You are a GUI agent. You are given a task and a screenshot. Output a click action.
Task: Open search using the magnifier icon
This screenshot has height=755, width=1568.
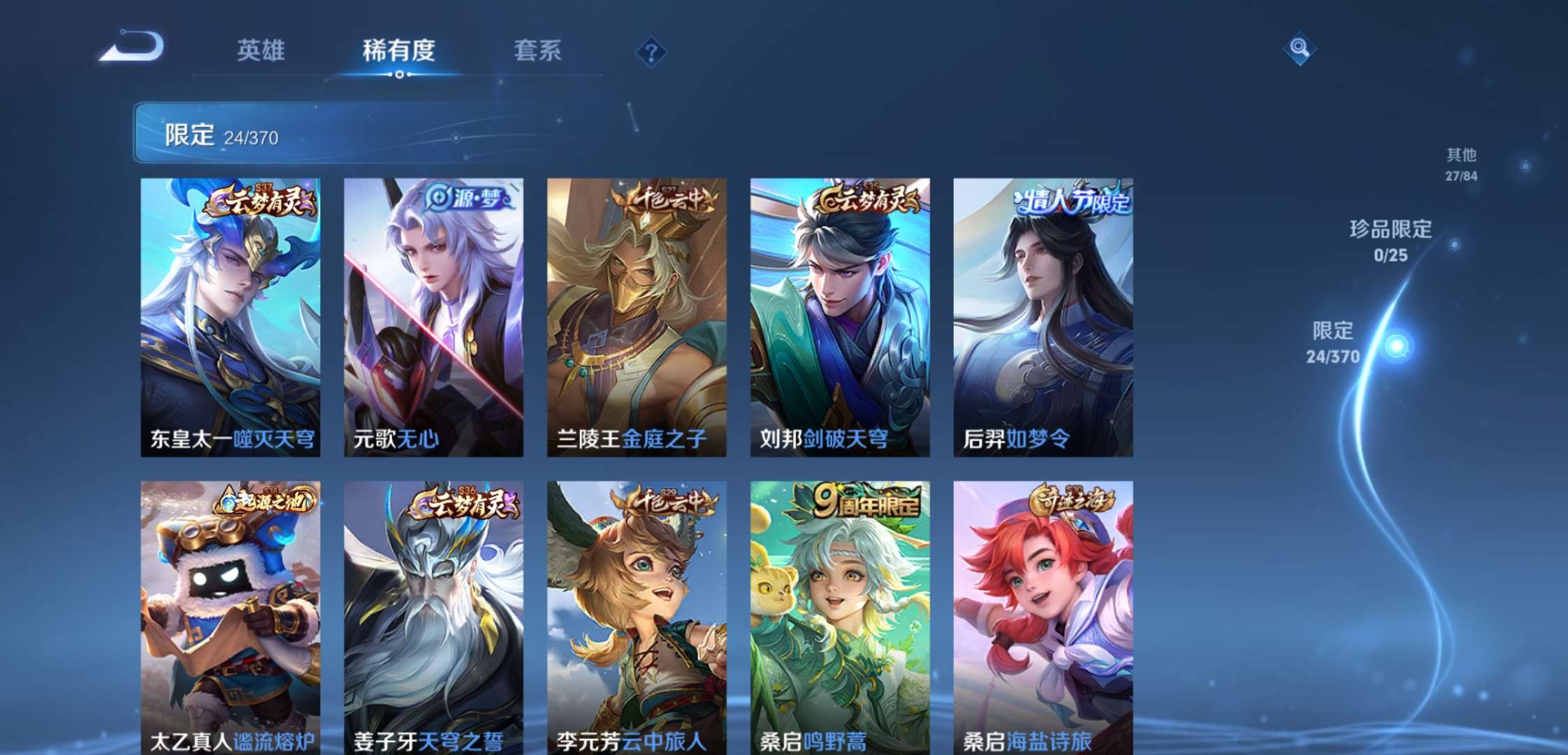1300,49
